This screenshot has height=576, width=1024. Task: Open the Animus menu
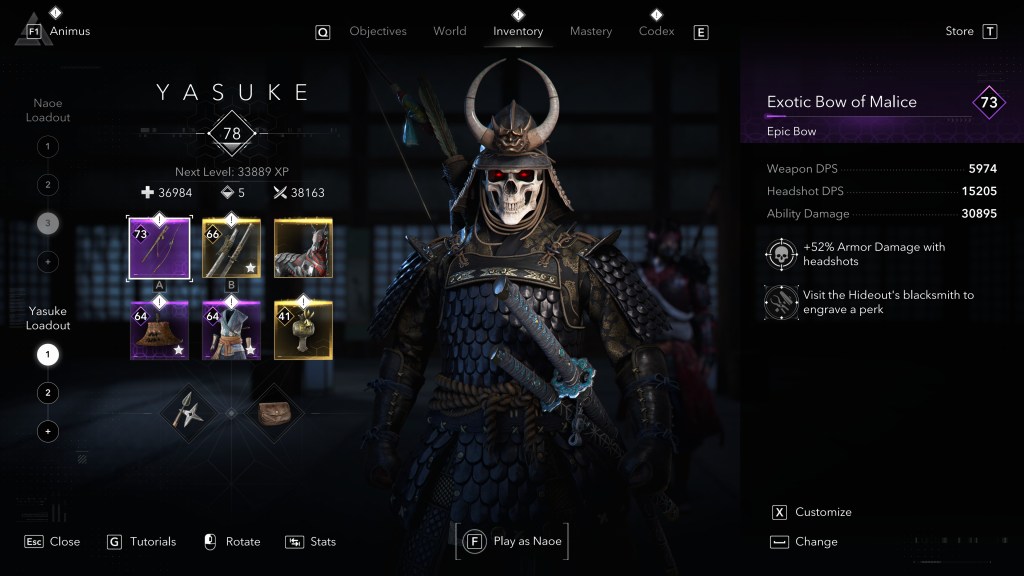[x=69, y=31]
